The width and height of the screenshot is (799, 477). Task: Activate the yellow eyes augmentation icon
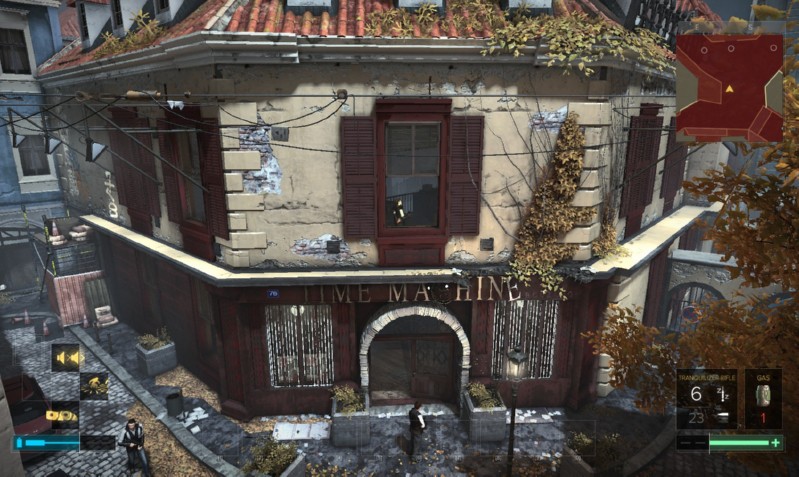point(62,414)
